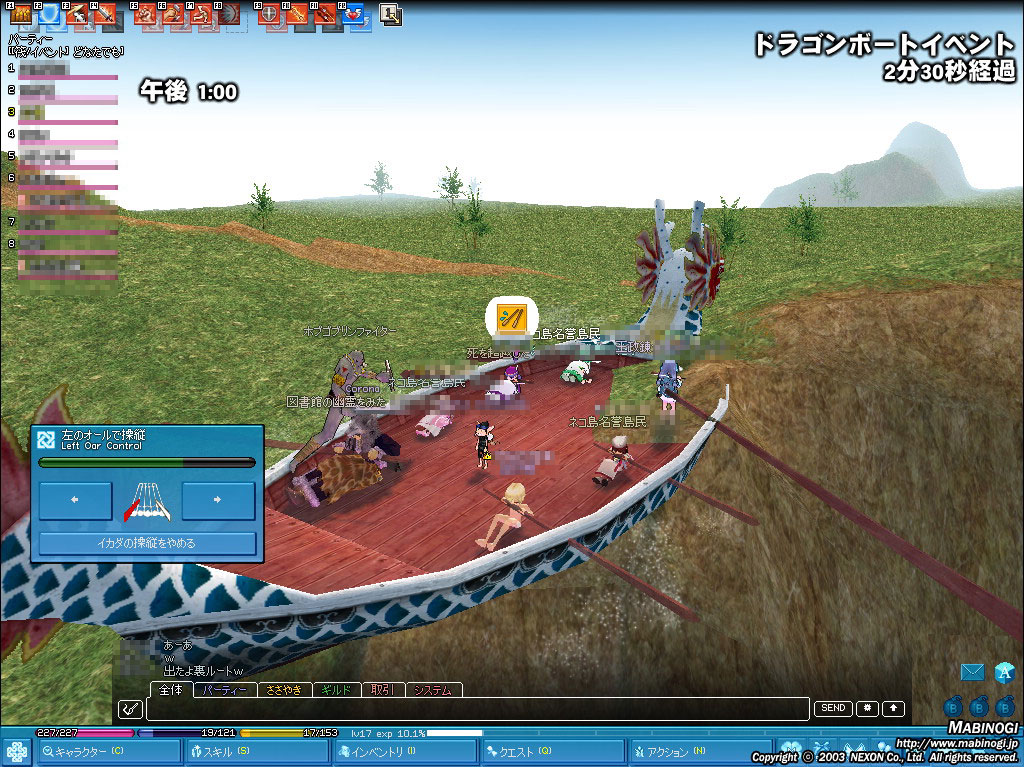Open the envelope mail icon
The height and width of the screenshot is (767, 1024).
click(971, 672)
